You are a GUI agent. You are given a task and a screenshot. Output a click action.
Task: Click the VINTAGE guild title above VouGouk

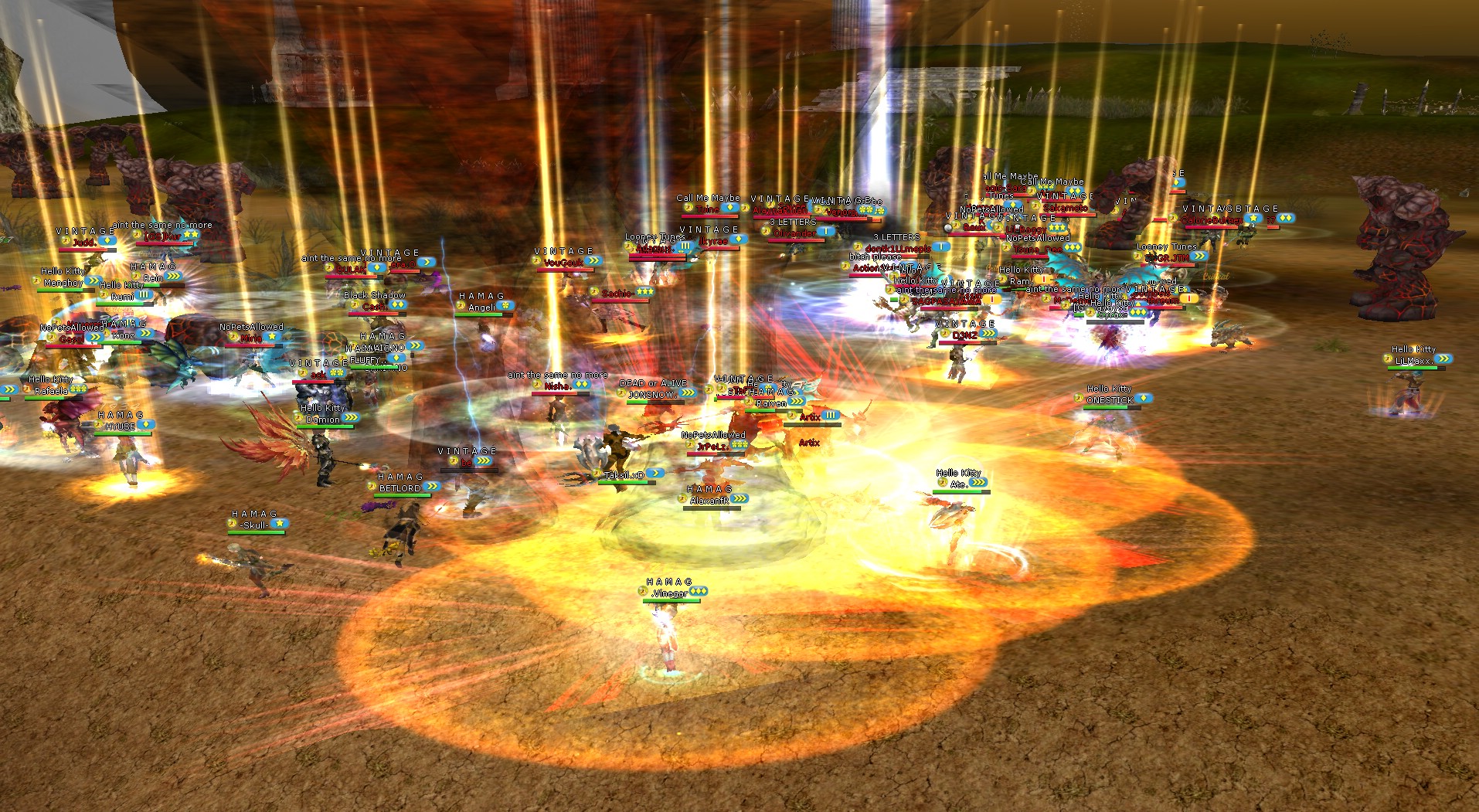(563, 250)
